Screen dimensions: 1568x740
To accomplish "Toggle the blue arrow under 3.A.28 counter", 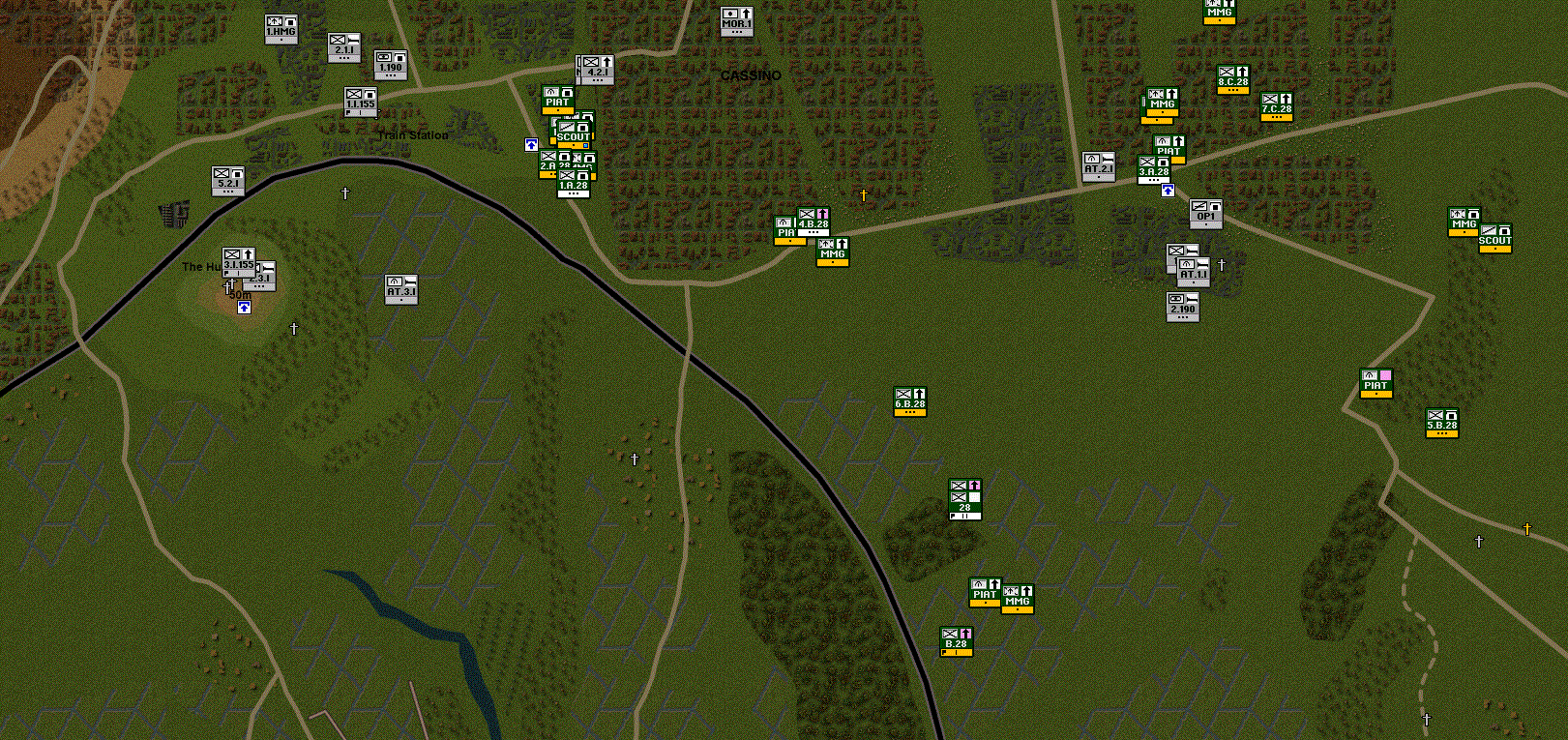I will pos(1169,190).
